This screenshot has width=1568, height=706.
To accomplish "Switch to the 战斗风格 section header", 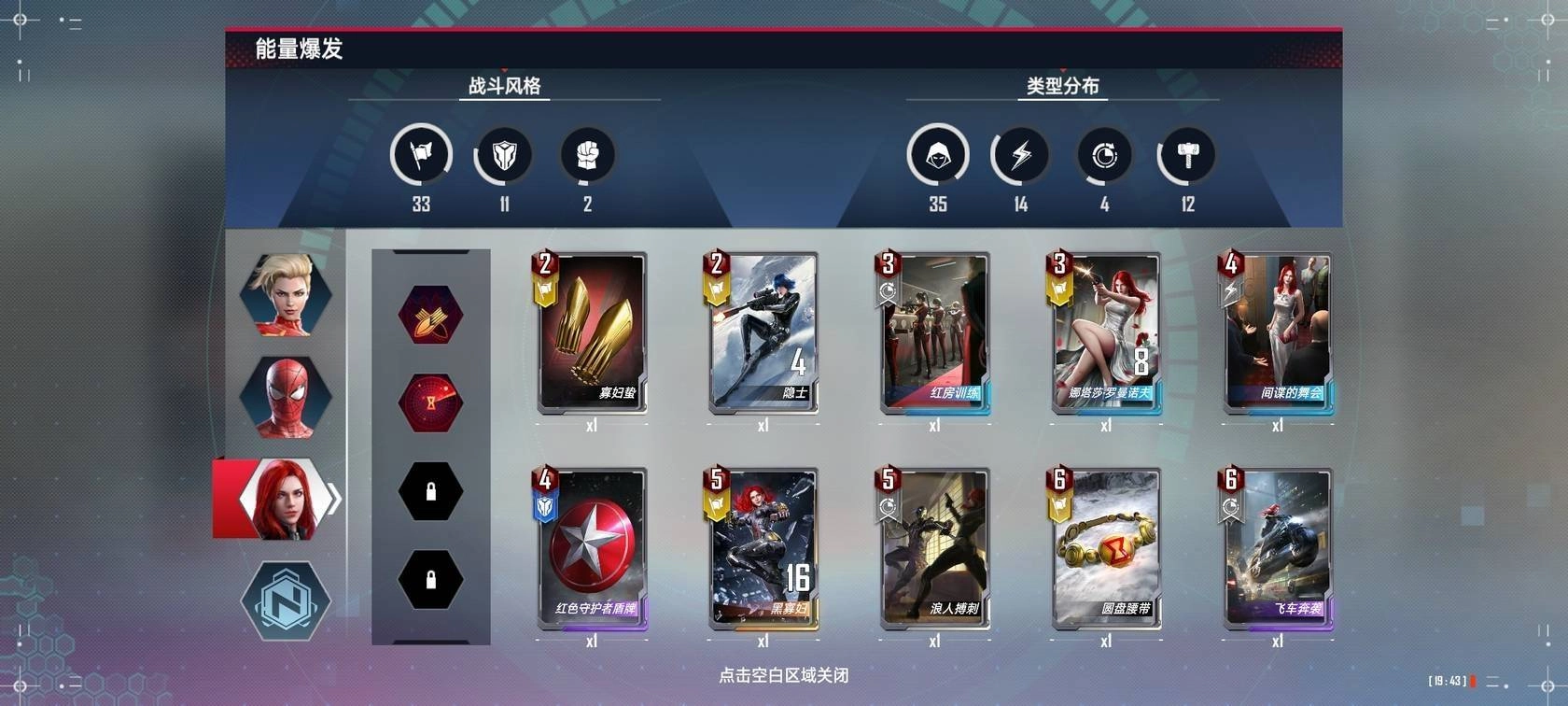I will point(503,87).
